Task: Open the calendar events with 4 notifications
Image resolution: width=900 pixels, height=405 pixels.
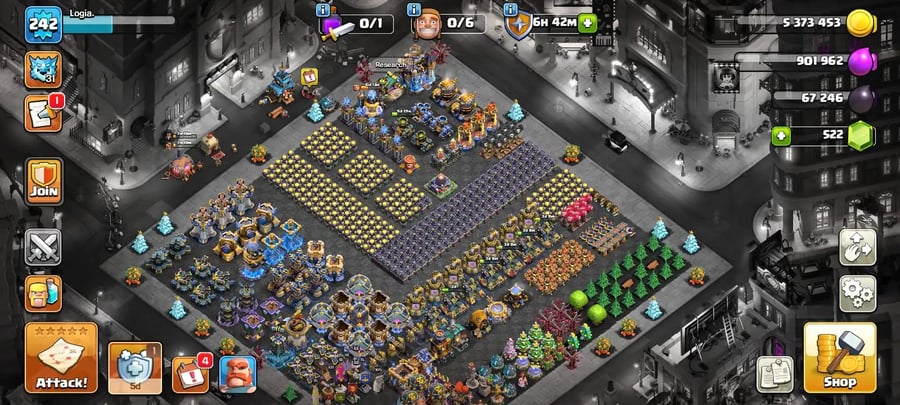Action: point(189,373)
